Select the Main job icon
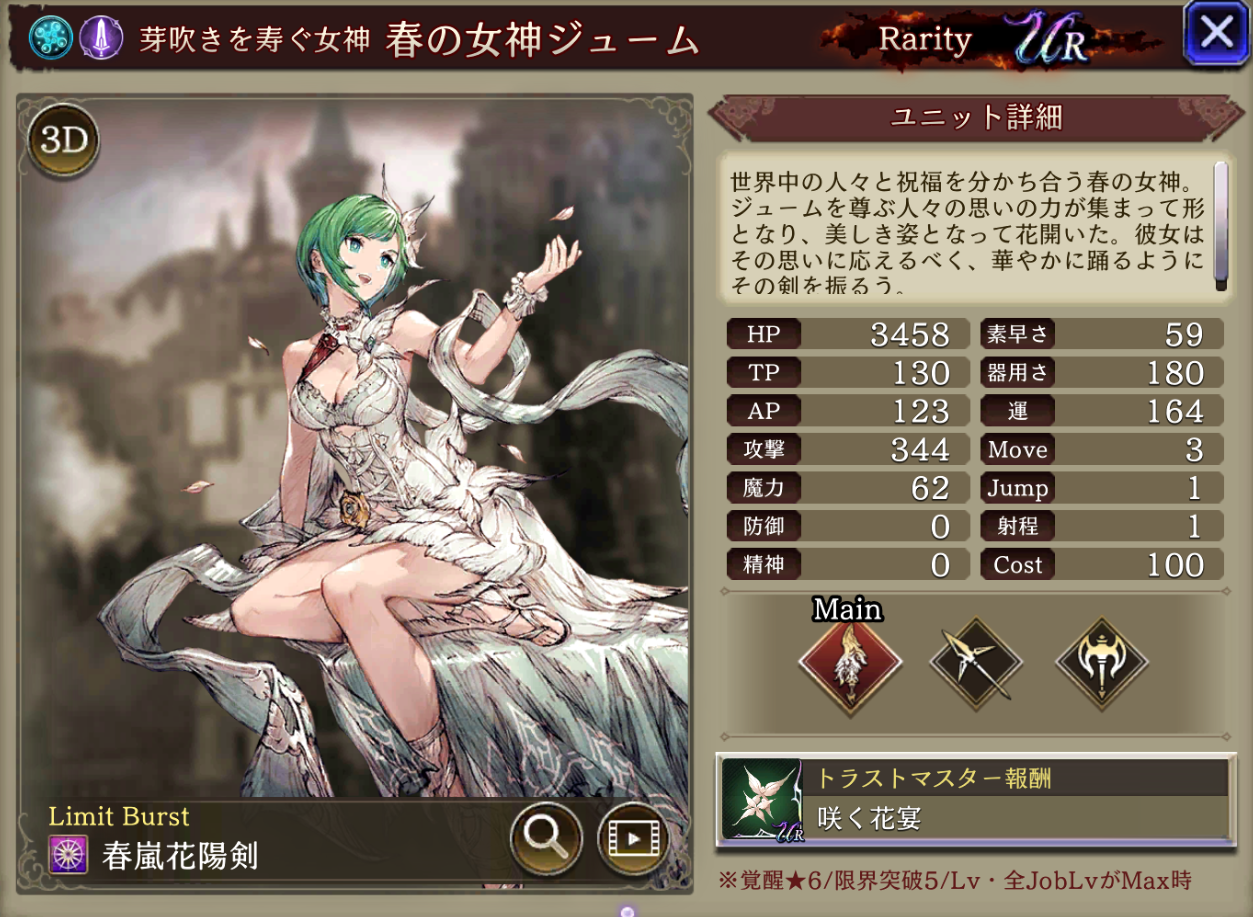Viewport: 1253px width, 917px height. (849, 660)
